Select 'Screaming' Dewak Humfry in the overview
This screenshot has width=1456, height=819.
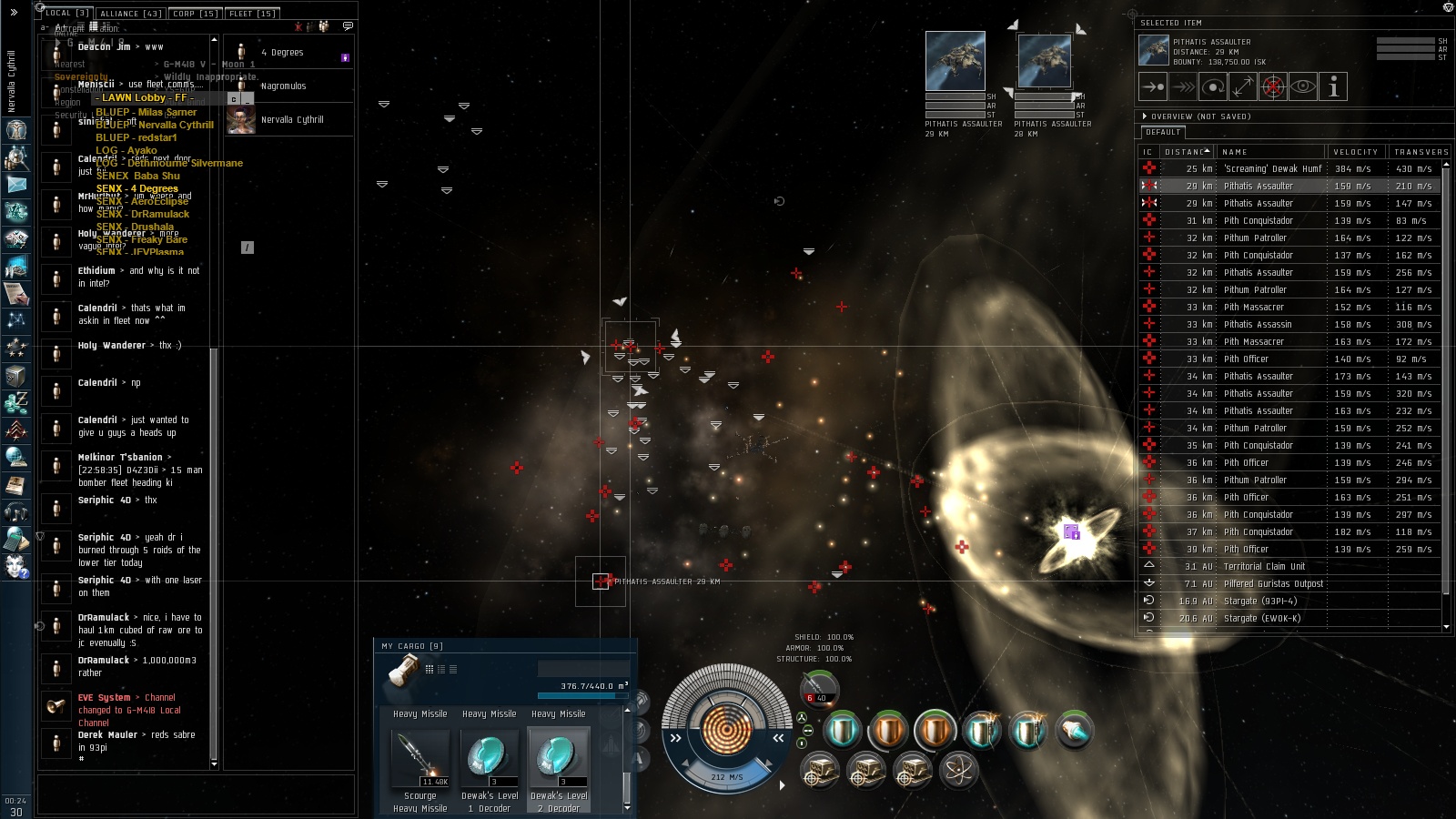point(1272,168)
